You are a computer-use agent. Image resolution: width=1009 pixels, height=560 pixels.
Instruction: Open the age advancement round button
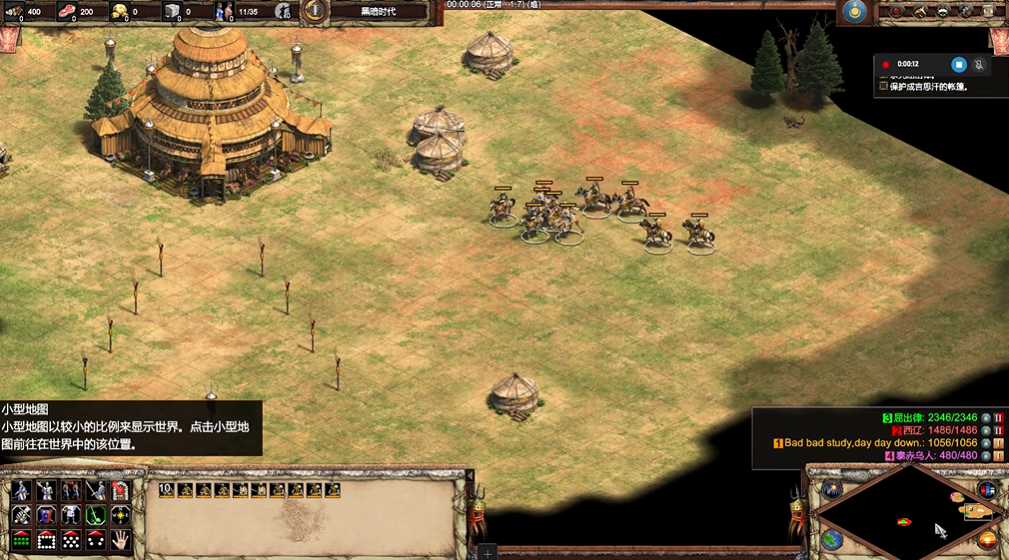tap(314, 11)
